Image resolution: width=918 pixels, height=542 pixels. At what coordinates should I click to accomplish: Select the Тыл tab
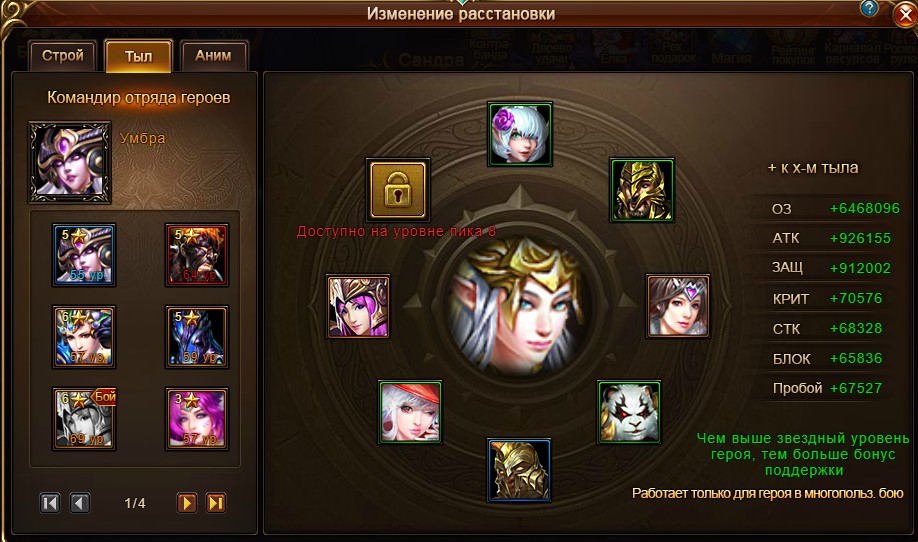click(138, 56)
